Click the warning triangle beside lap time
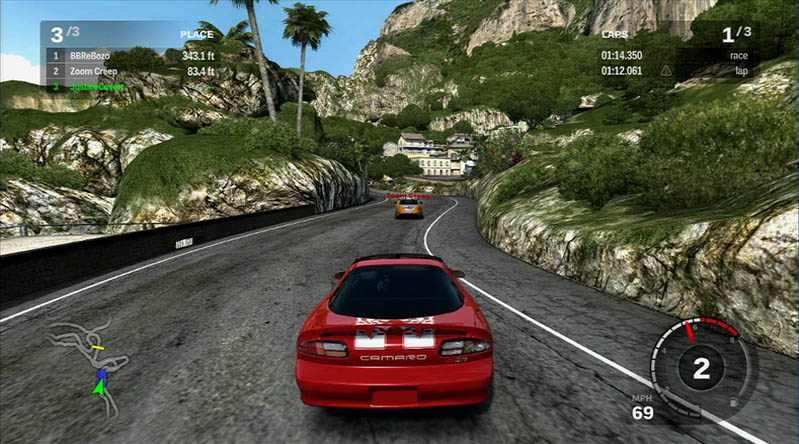The width and height of the screenshot is (799, 444). point(666,71)
